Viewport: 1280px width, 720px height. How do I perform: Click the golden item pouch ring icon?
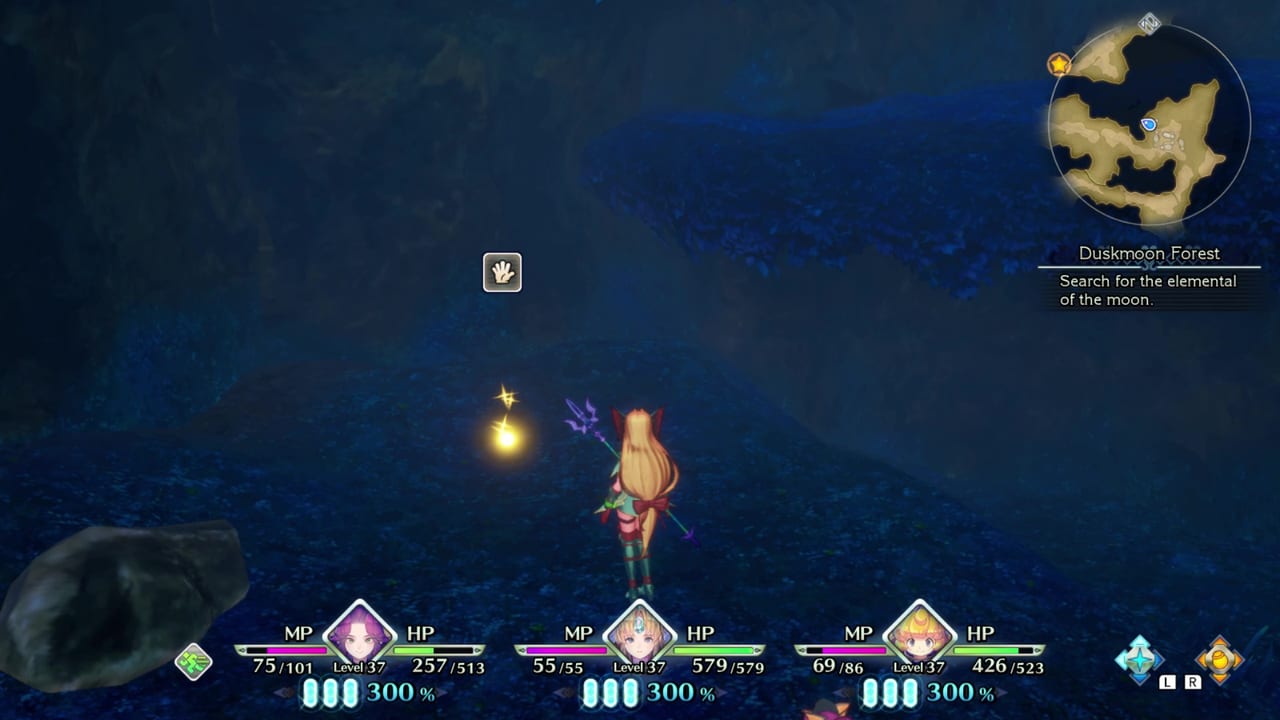point(1218,660)
